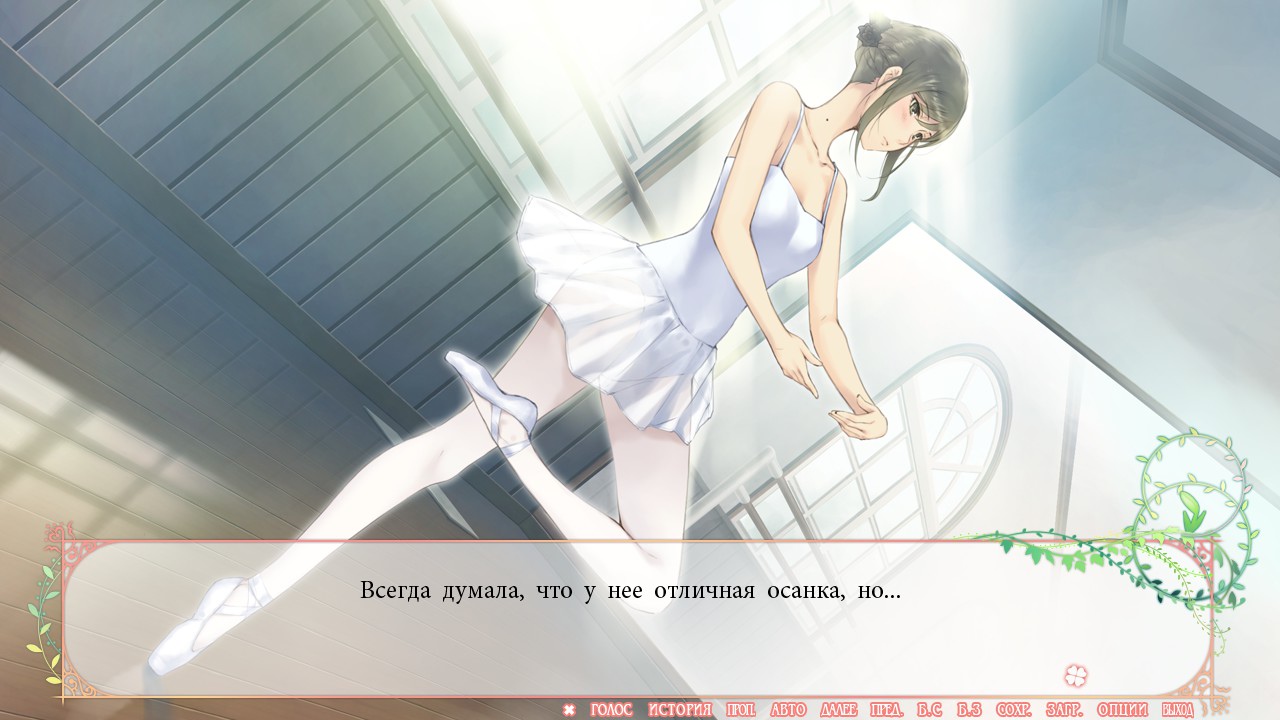
Task: Open the ОПЦИИ settings menu
Action: tap(1121, 710)
